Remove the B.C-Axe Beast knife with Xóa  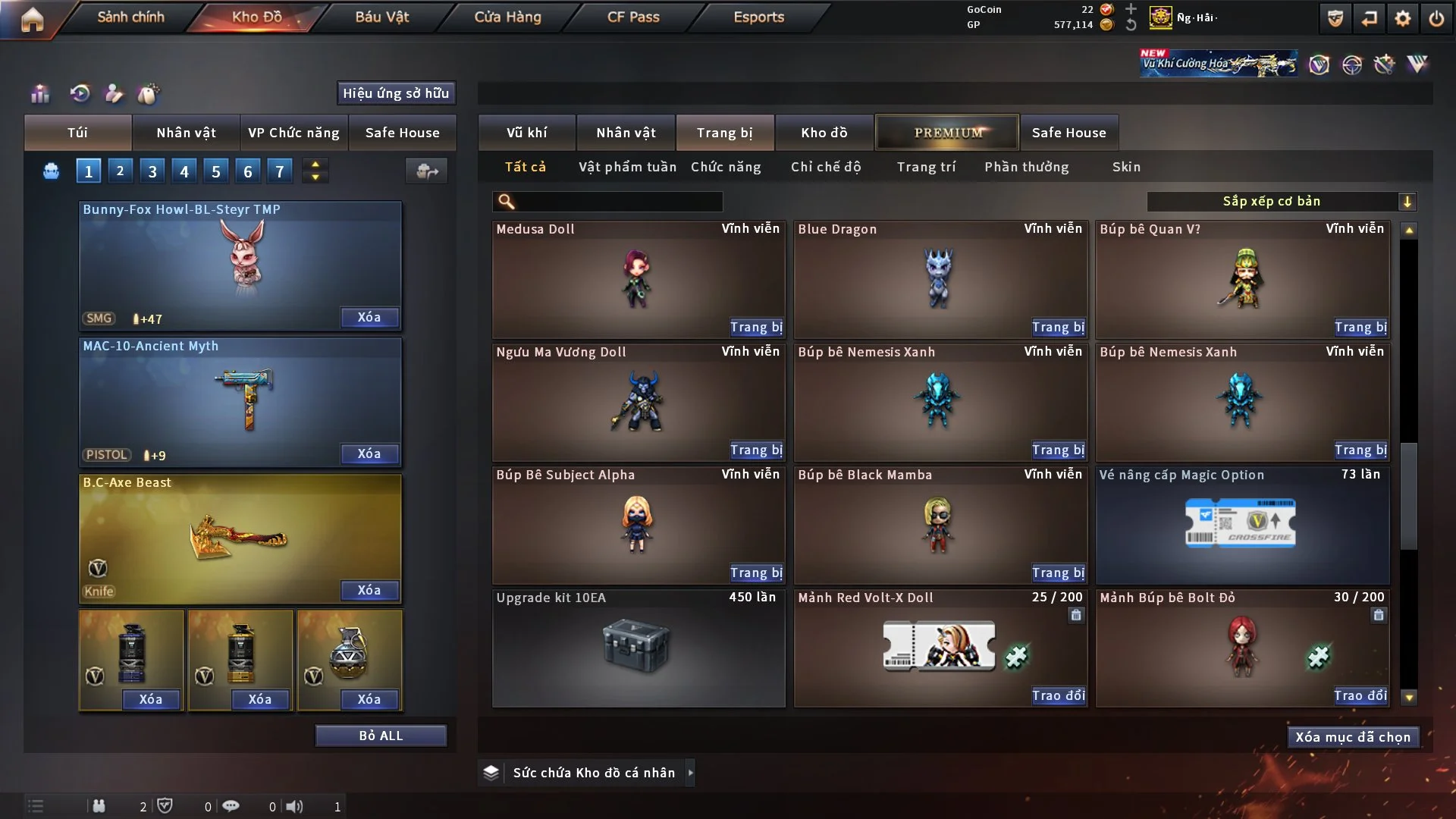click(x=369, y=590)
